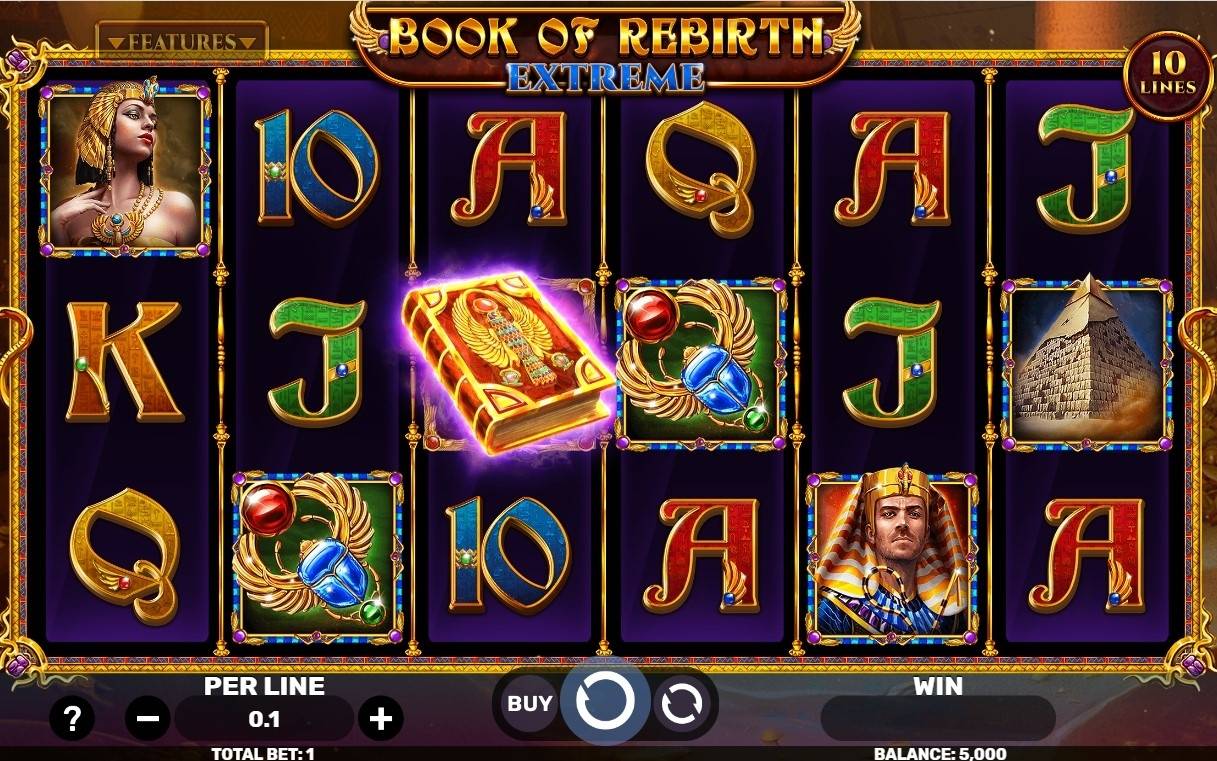The height and width of the screenshot is (761, 1217).
Task: Spin the reels with the central button
Action: click(x=605, y=703)
